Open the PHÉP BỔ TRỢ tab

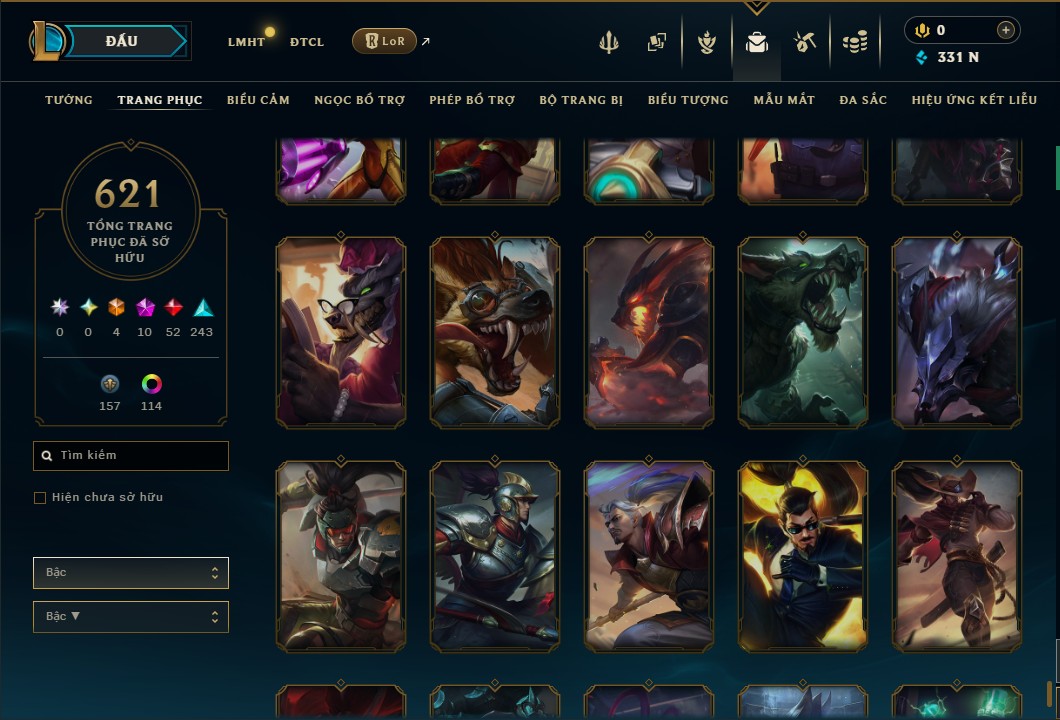click(472, 100)
